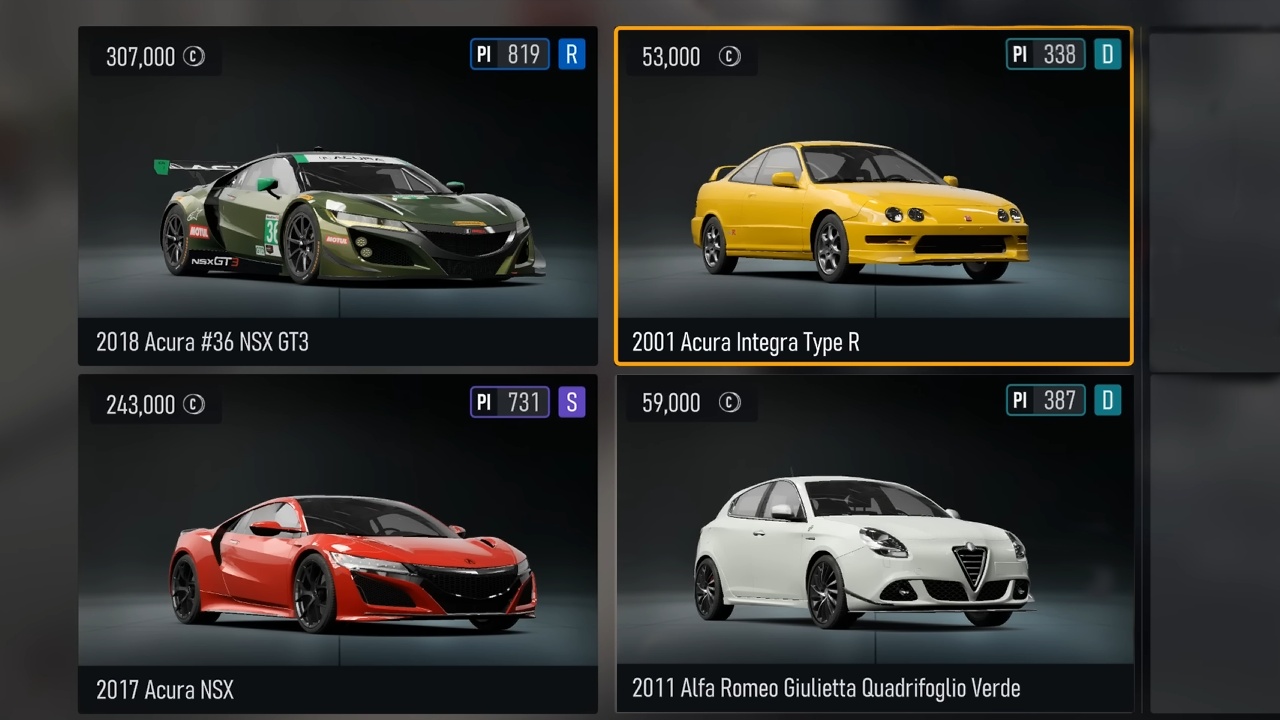
Task: Click the credits icon beside 243,000
Action: pos(195,404)
